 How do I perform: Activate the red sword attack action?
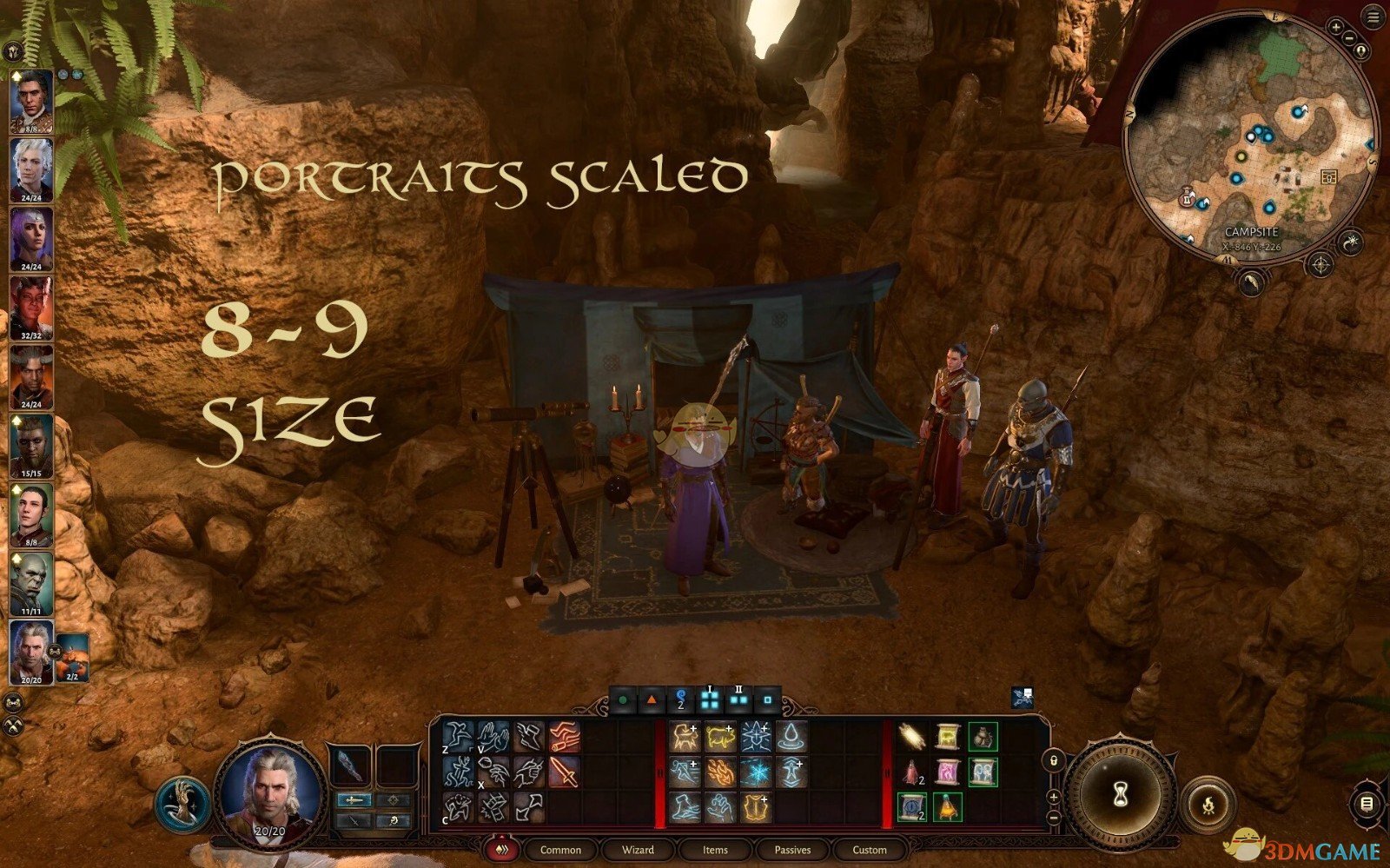pos(563,772)
